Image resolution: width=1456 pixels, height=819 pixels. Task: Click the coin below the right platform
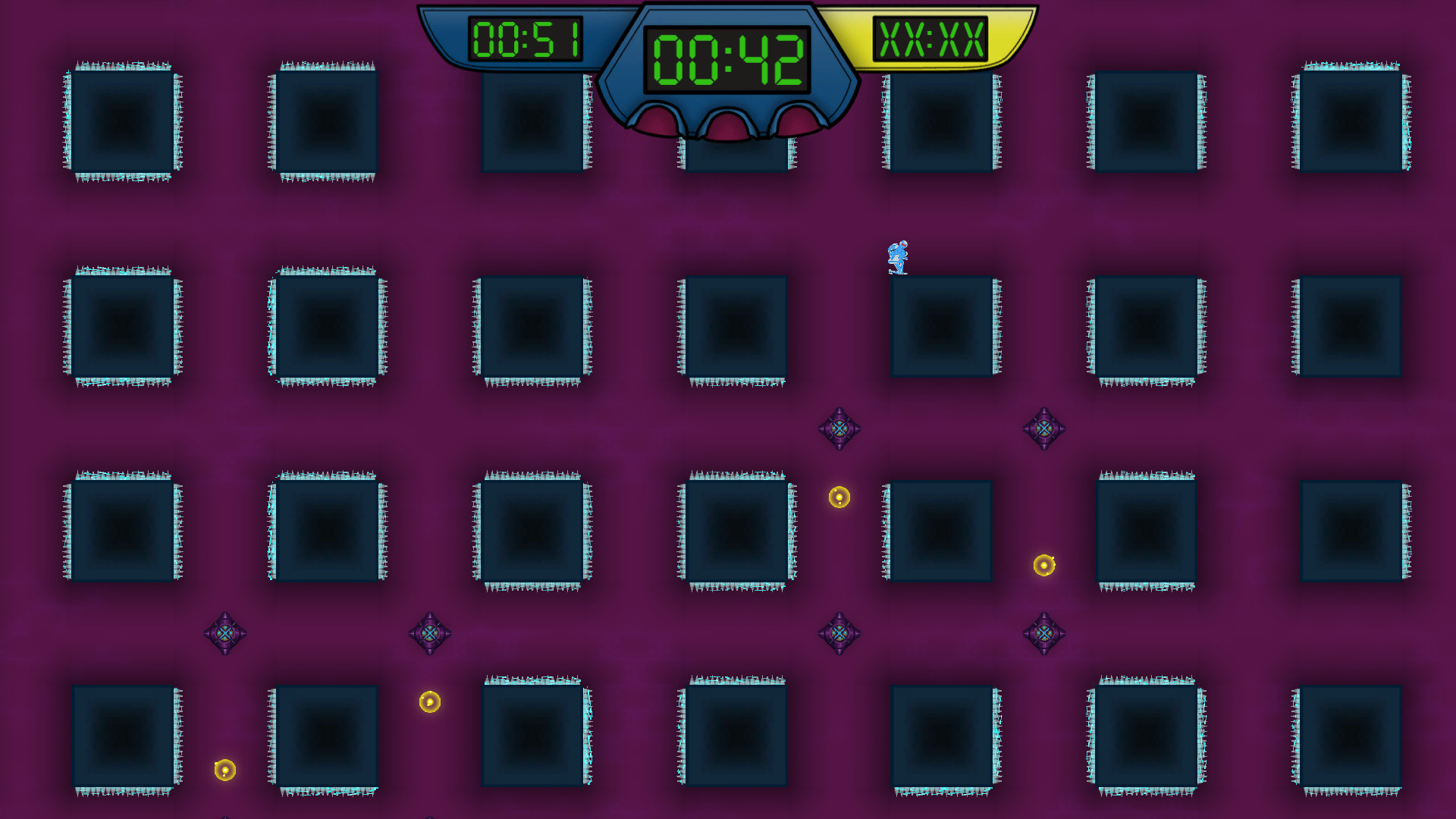click(x=1043, y=565)
